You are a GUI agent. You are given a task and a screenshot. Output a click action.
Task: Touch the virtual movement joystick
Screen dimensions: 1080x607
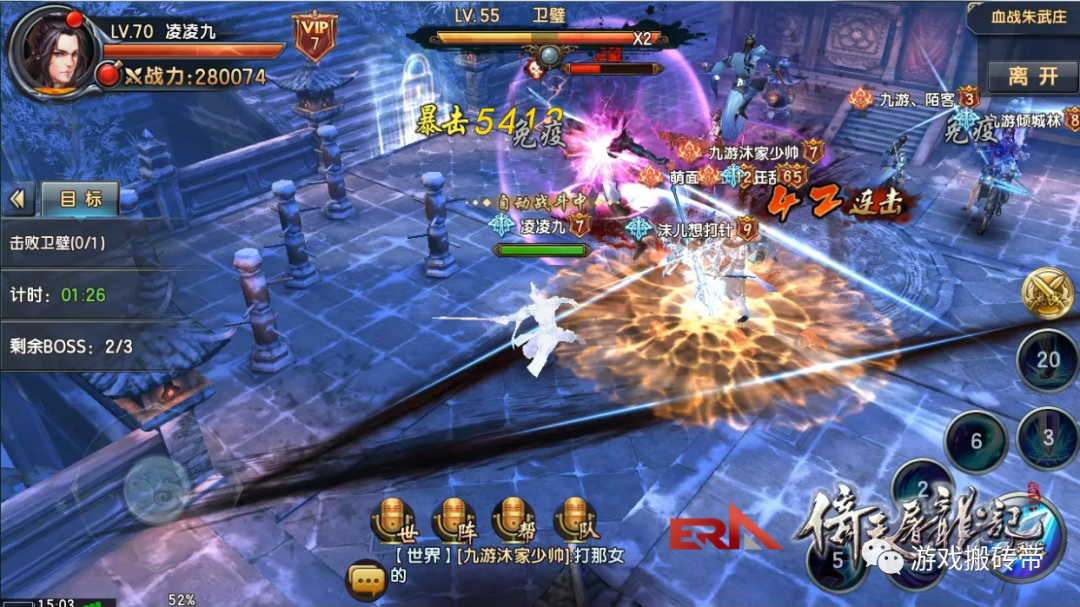click(x=155, y=490)
